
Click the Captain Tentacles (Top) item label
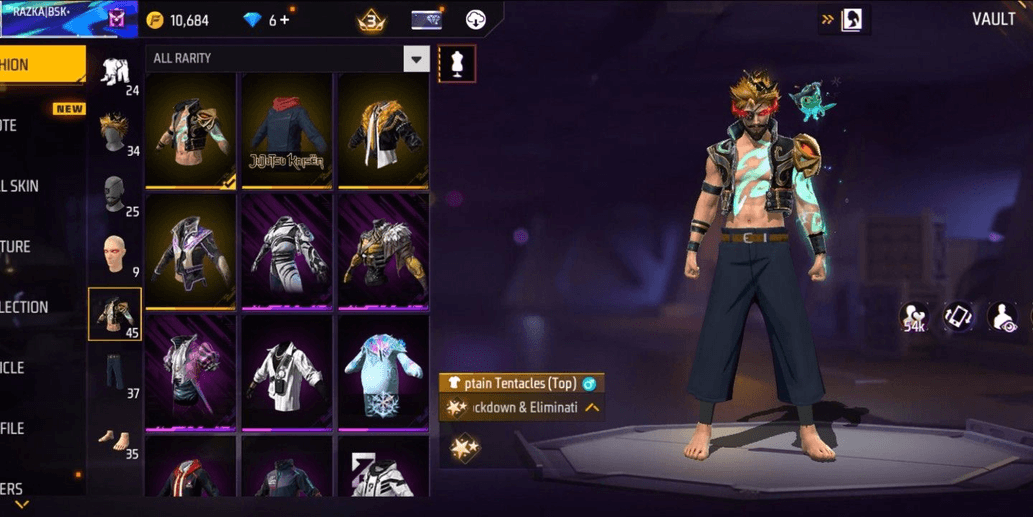(x=521, y=383)
